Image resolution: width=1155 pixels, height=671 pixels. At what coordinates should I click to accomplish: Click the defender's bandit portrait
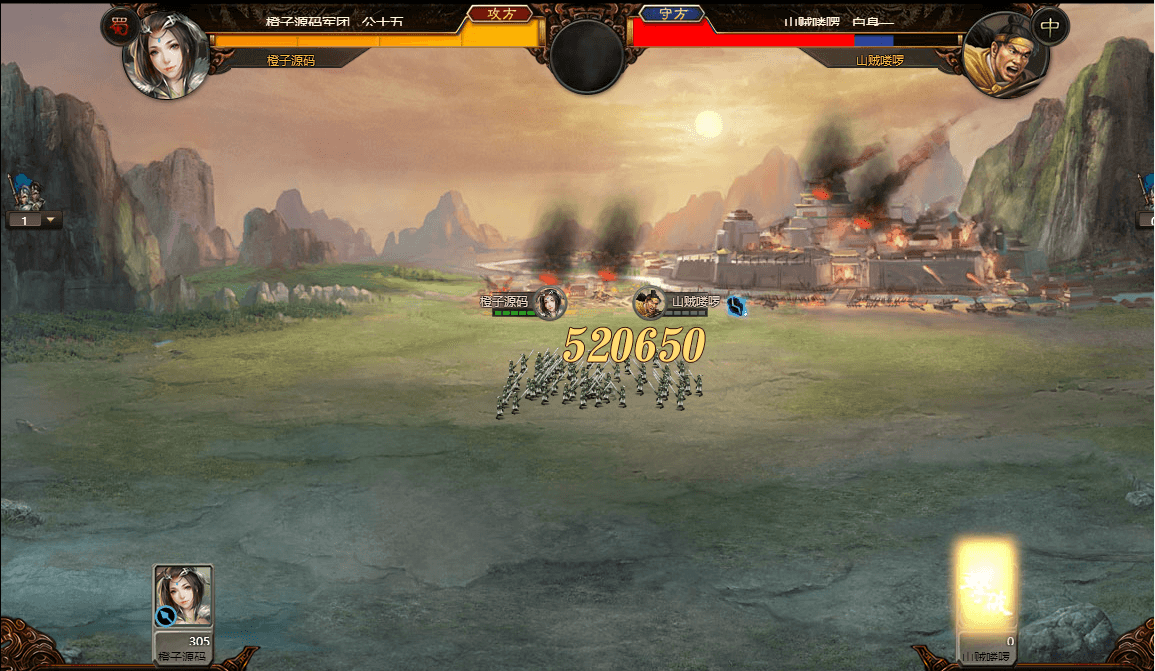coord(1003,57)
